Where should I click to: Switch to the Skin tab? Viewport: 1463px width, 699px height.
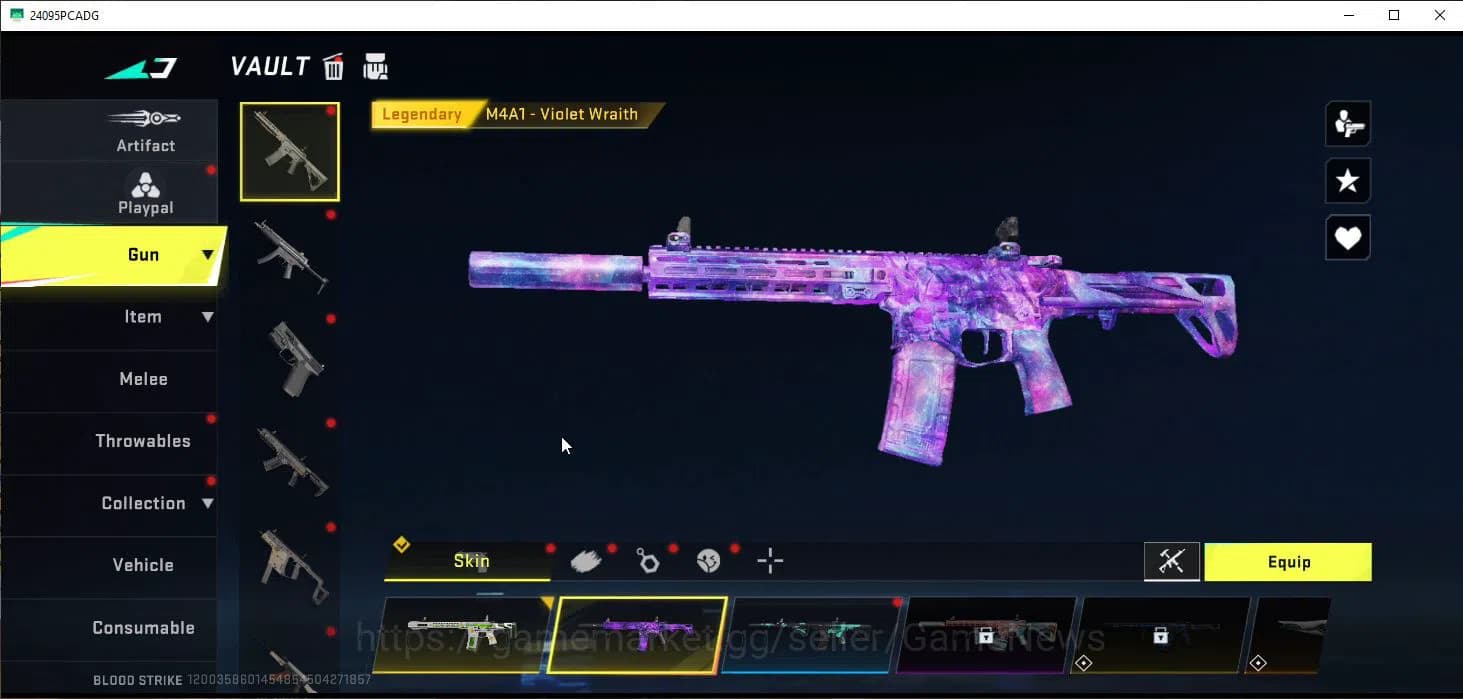tap(470, 561)
